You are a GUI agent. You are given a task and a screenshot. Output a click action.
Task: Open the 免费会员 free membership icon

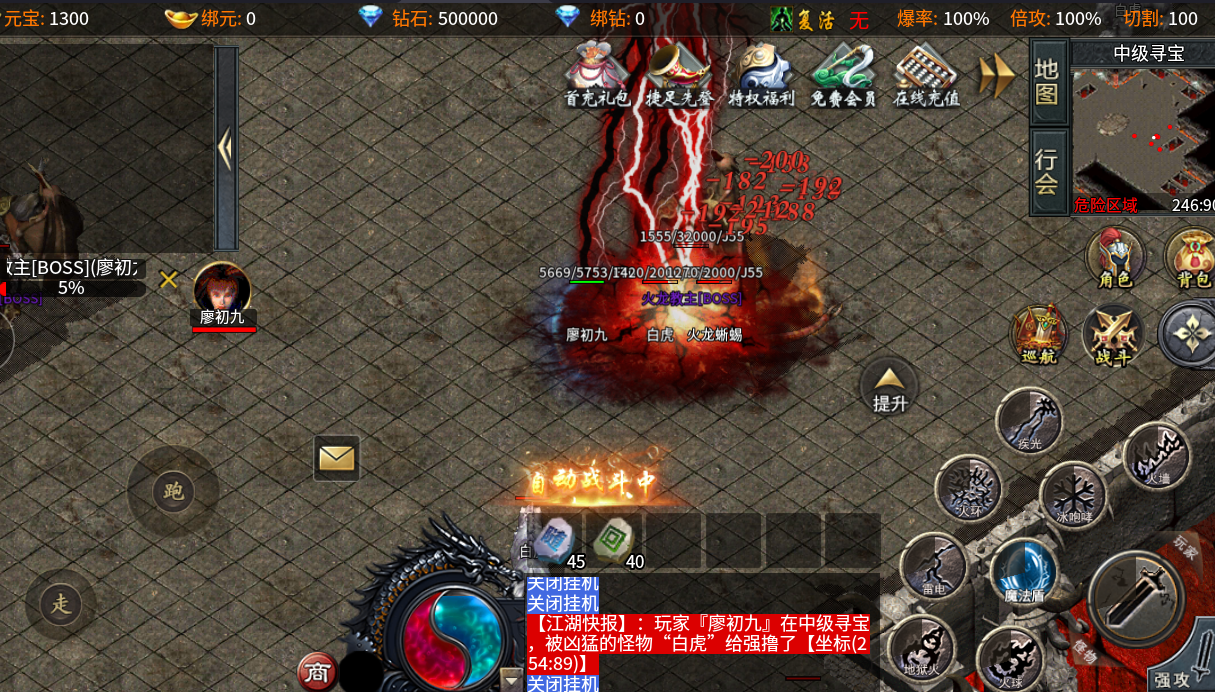tap(843, 72)
